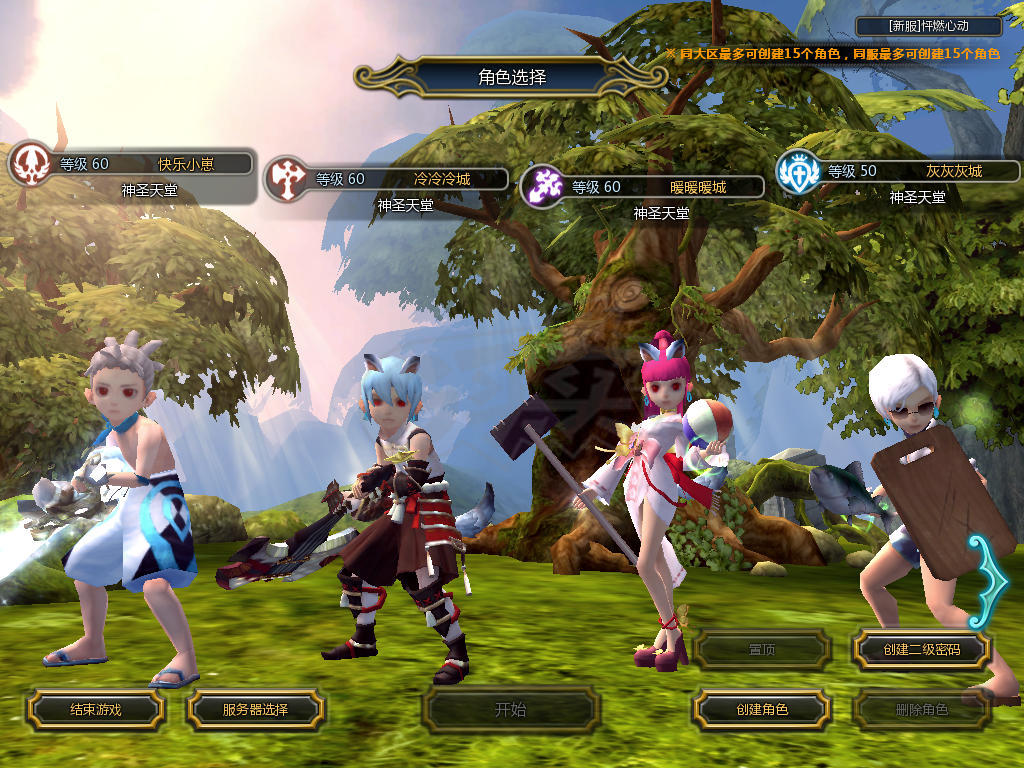Open 服务器选择 (Server Select)
Image resolution: width=1024 pixels, height=768 pixels.
click(x=255, y=710)
